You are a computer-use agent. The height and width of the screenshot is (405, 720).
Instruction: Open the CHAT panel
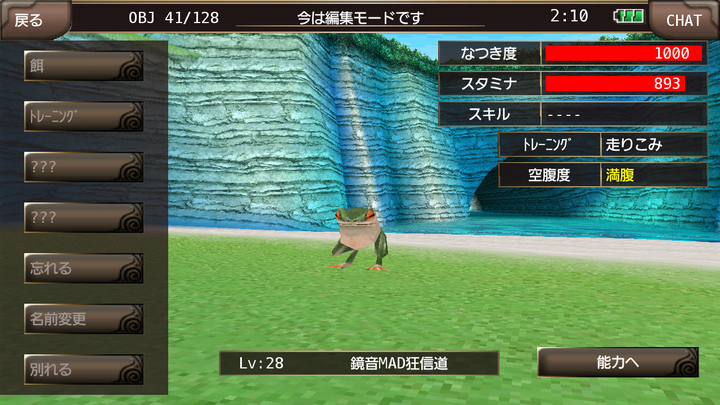point(684,18)
